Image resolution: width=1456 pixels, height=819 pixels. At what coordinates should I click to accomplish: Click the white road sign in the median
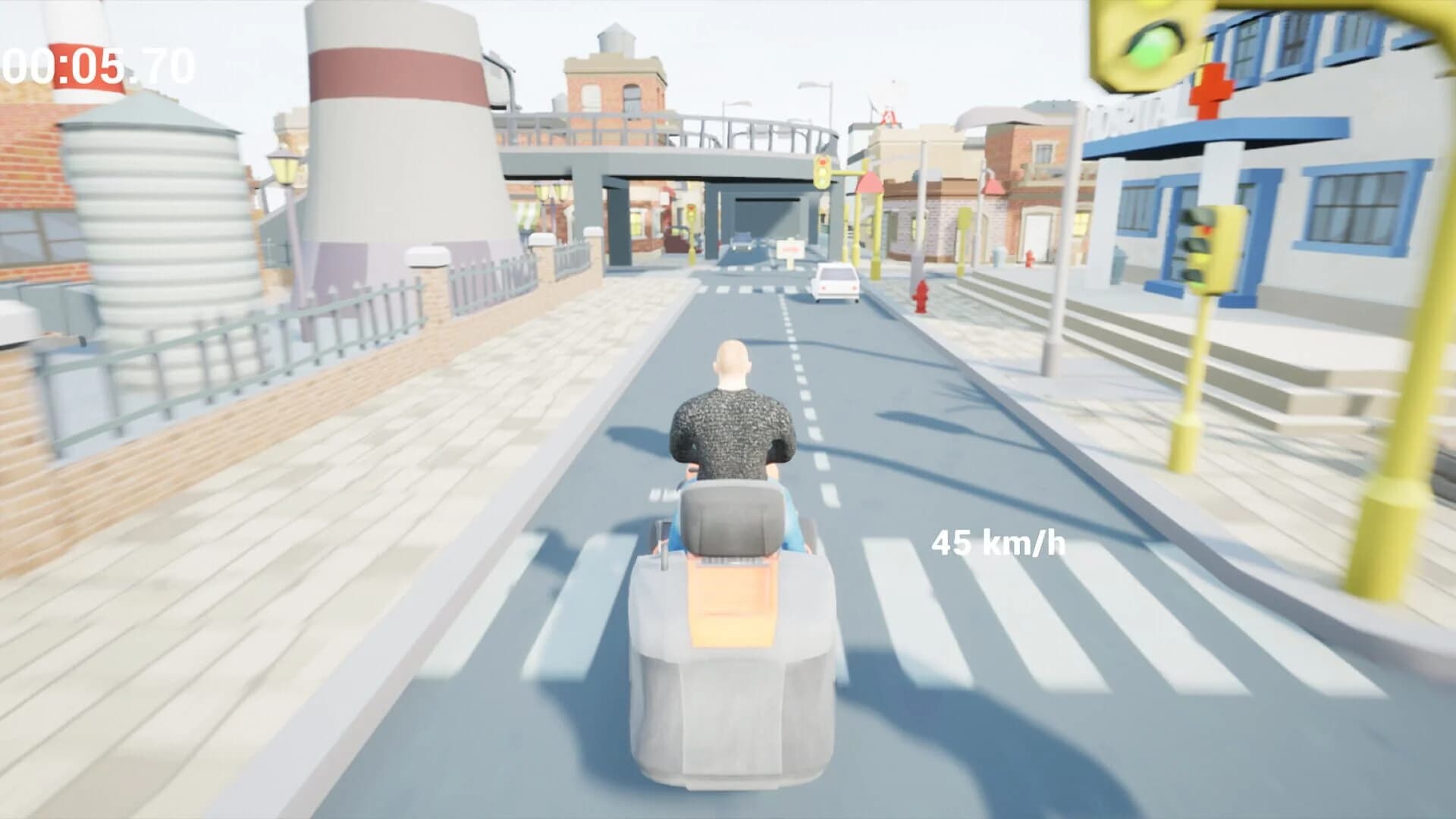point(789,249)
